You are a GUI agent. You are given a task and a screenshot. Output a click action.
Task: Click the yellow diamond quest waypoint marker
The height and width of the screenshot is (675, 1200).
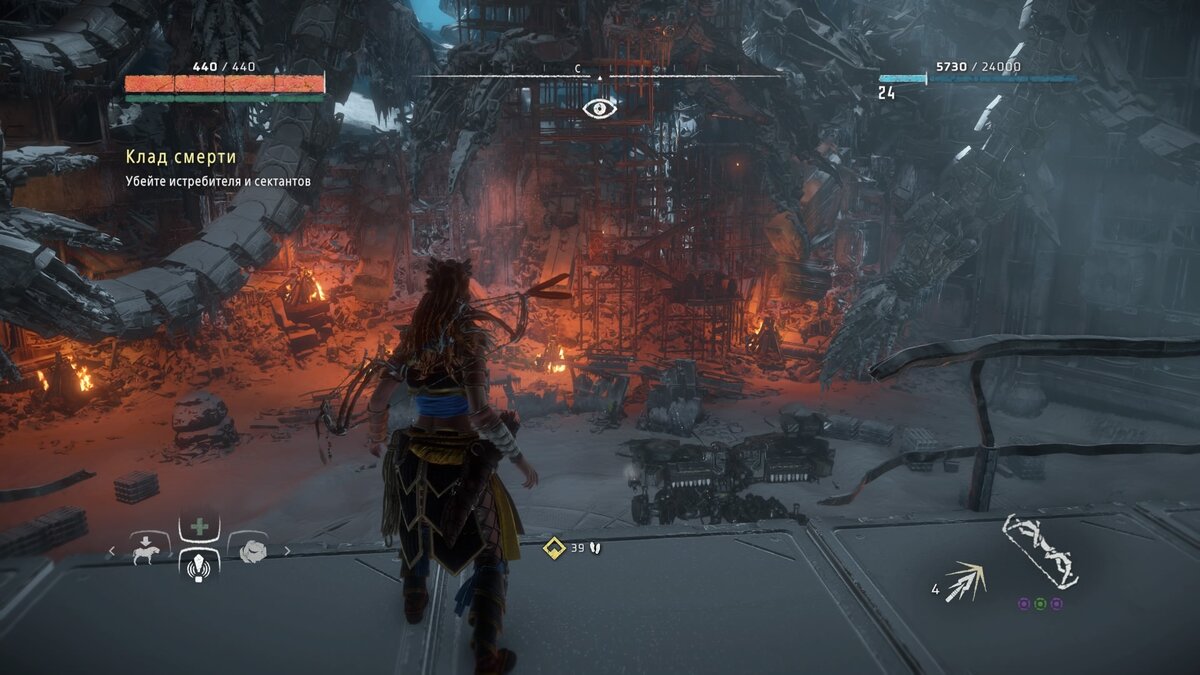553,547
